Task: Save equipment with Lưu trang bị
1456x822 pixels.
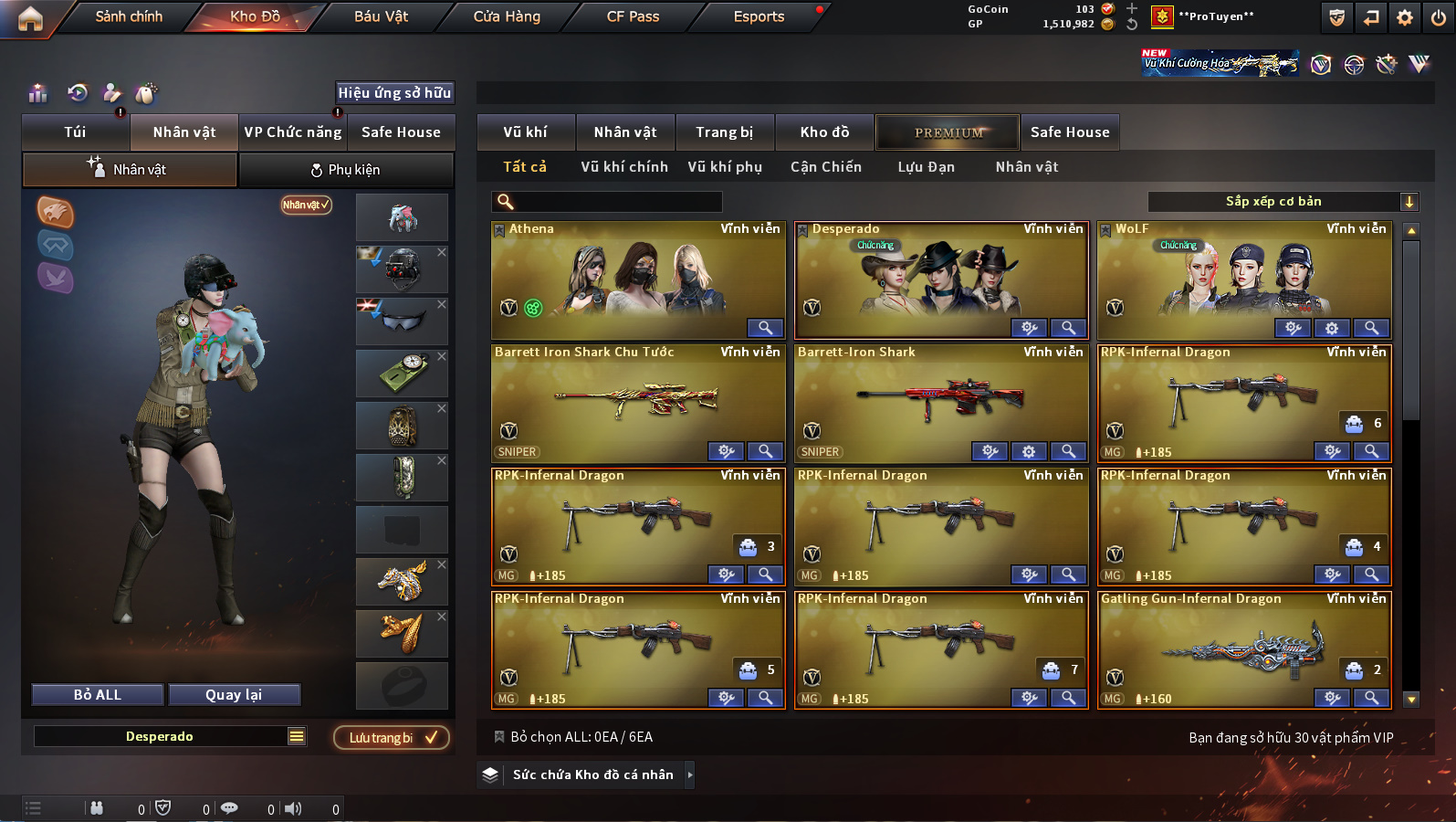Action: click(392, 738)
